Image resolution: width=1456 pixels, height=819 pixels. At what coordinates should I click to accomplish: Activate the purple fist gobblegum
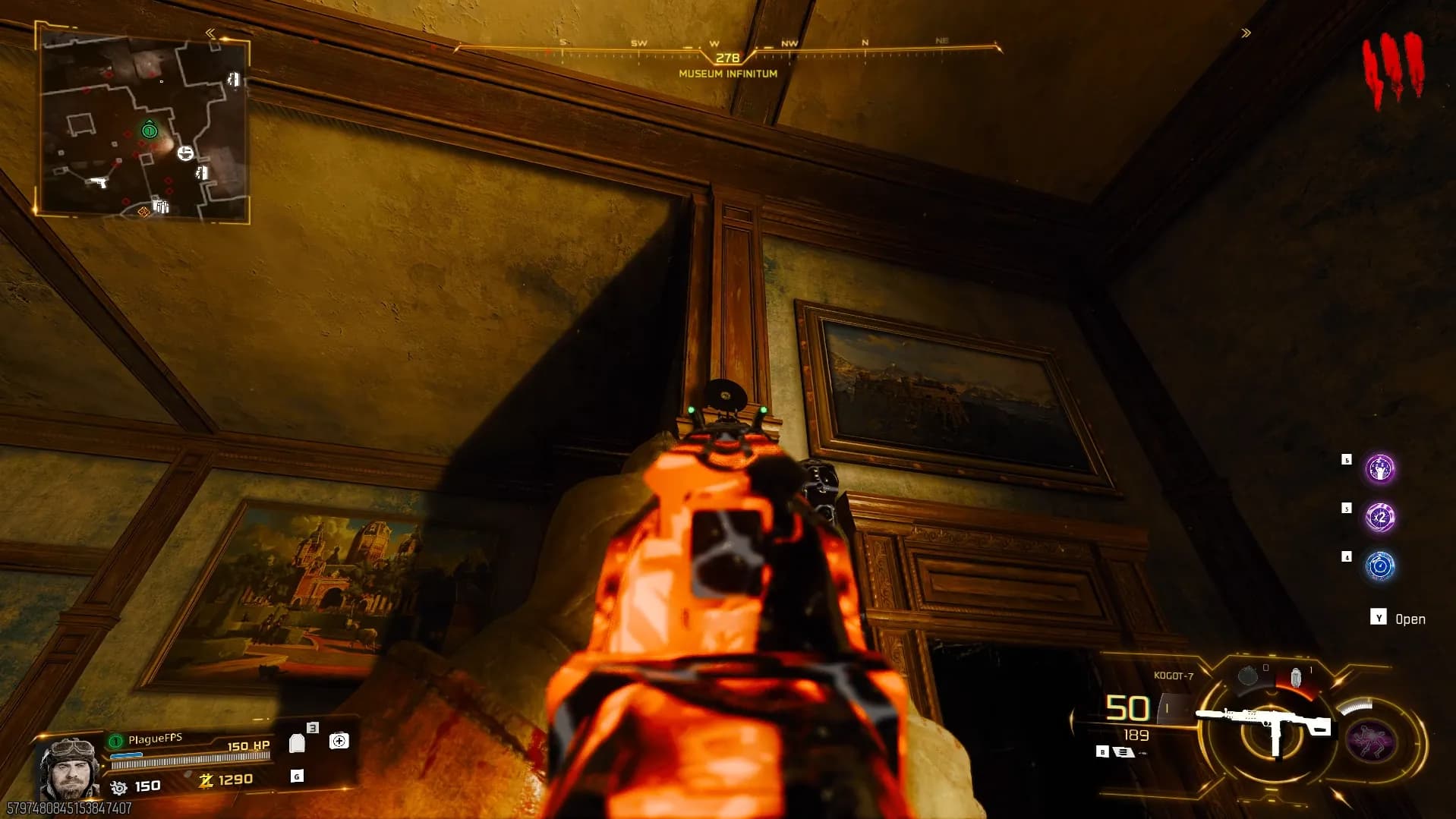tap(1379, 468)
